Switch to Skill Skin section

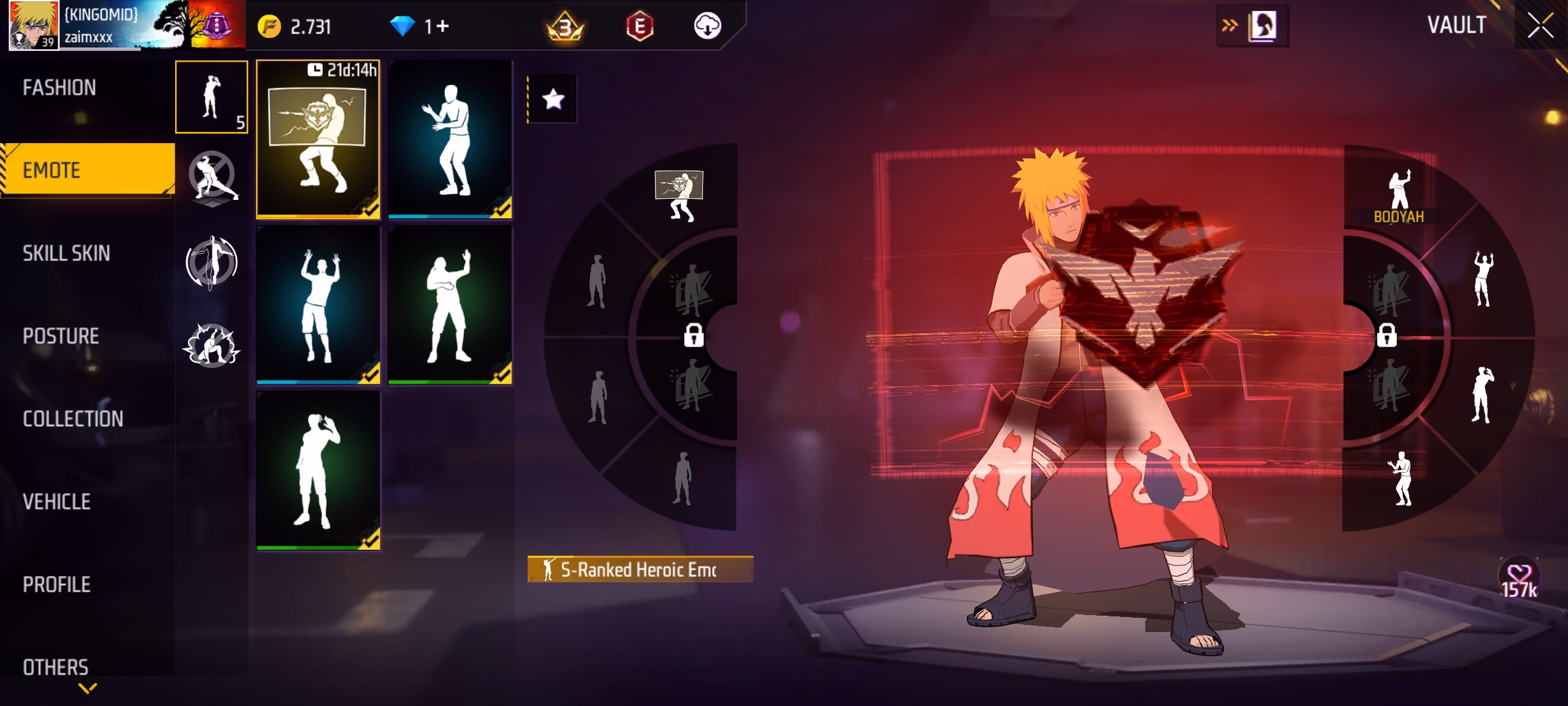66,254
